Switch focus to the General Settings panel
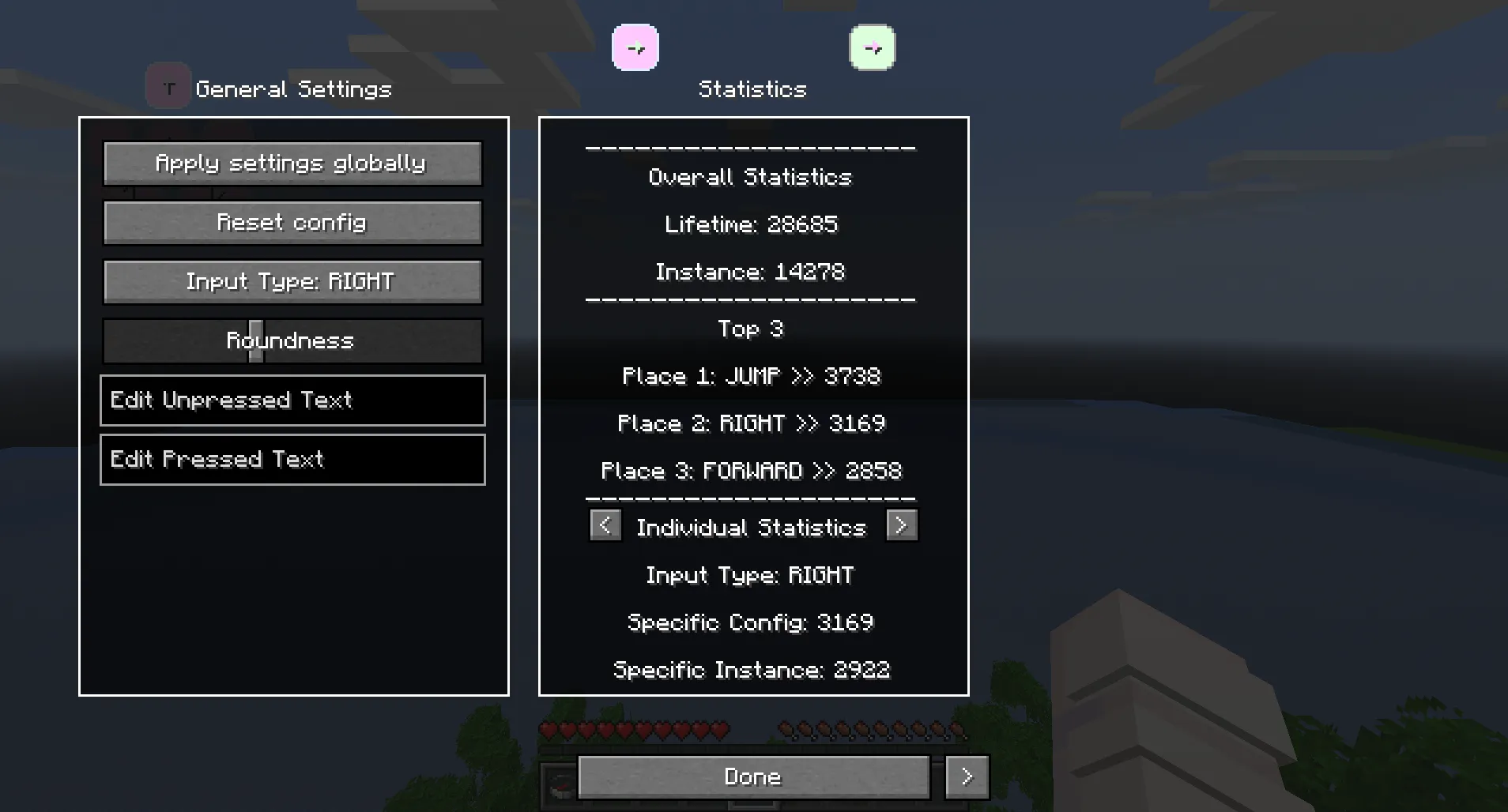 293,88
